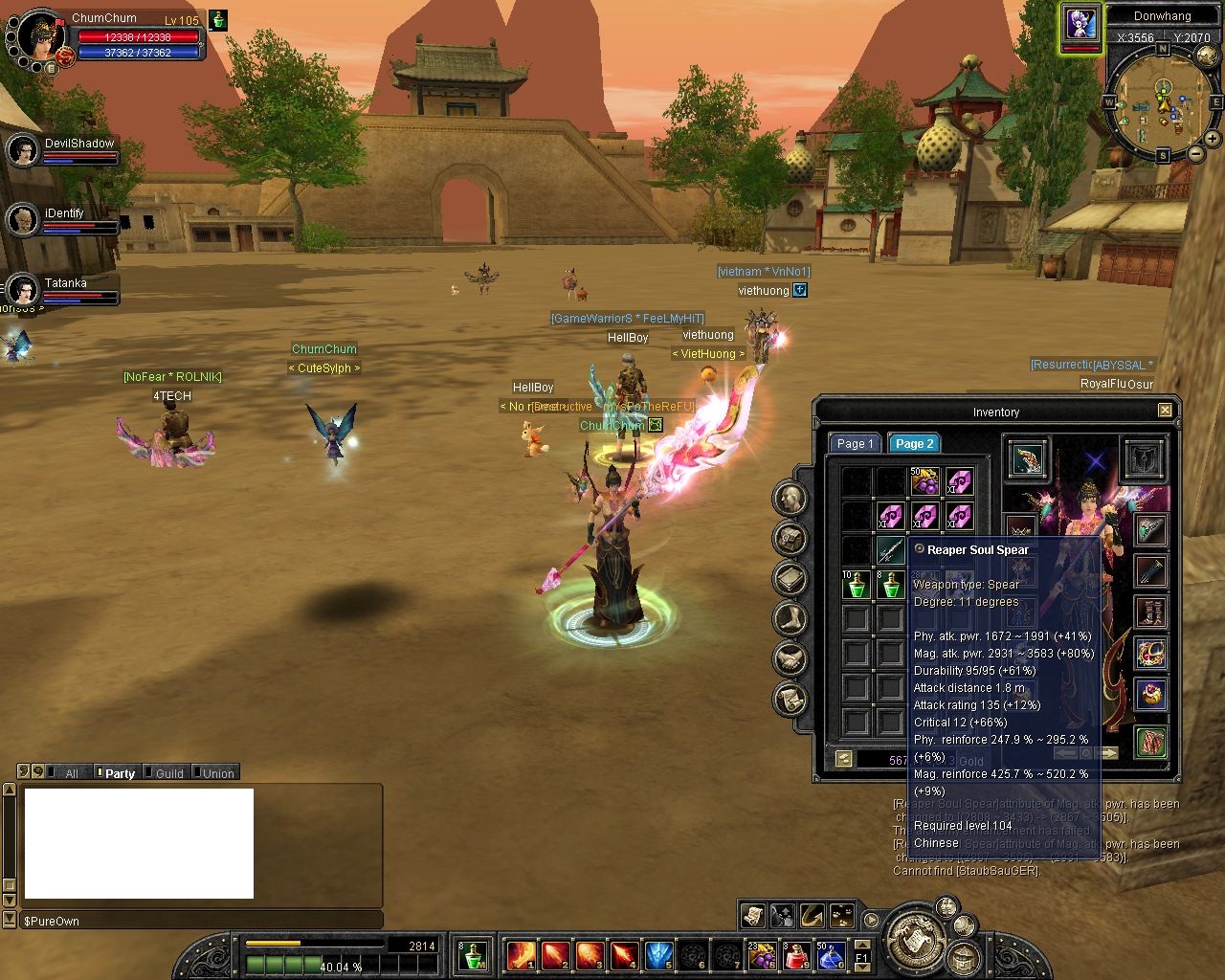
Task: Zoom out the minimap with minus button
Action: click(x=1196, y=153)
